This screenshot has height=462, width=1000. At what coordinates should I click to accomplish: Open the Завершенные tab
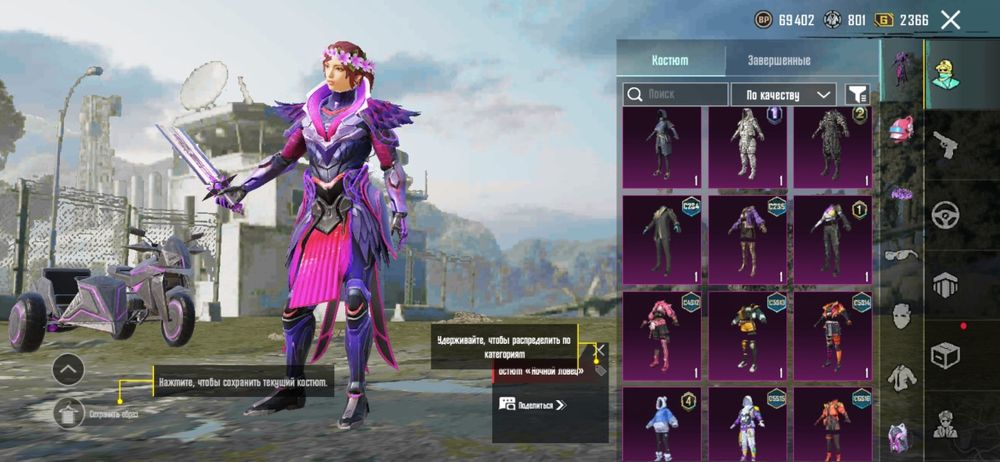[x=779, y=60]
